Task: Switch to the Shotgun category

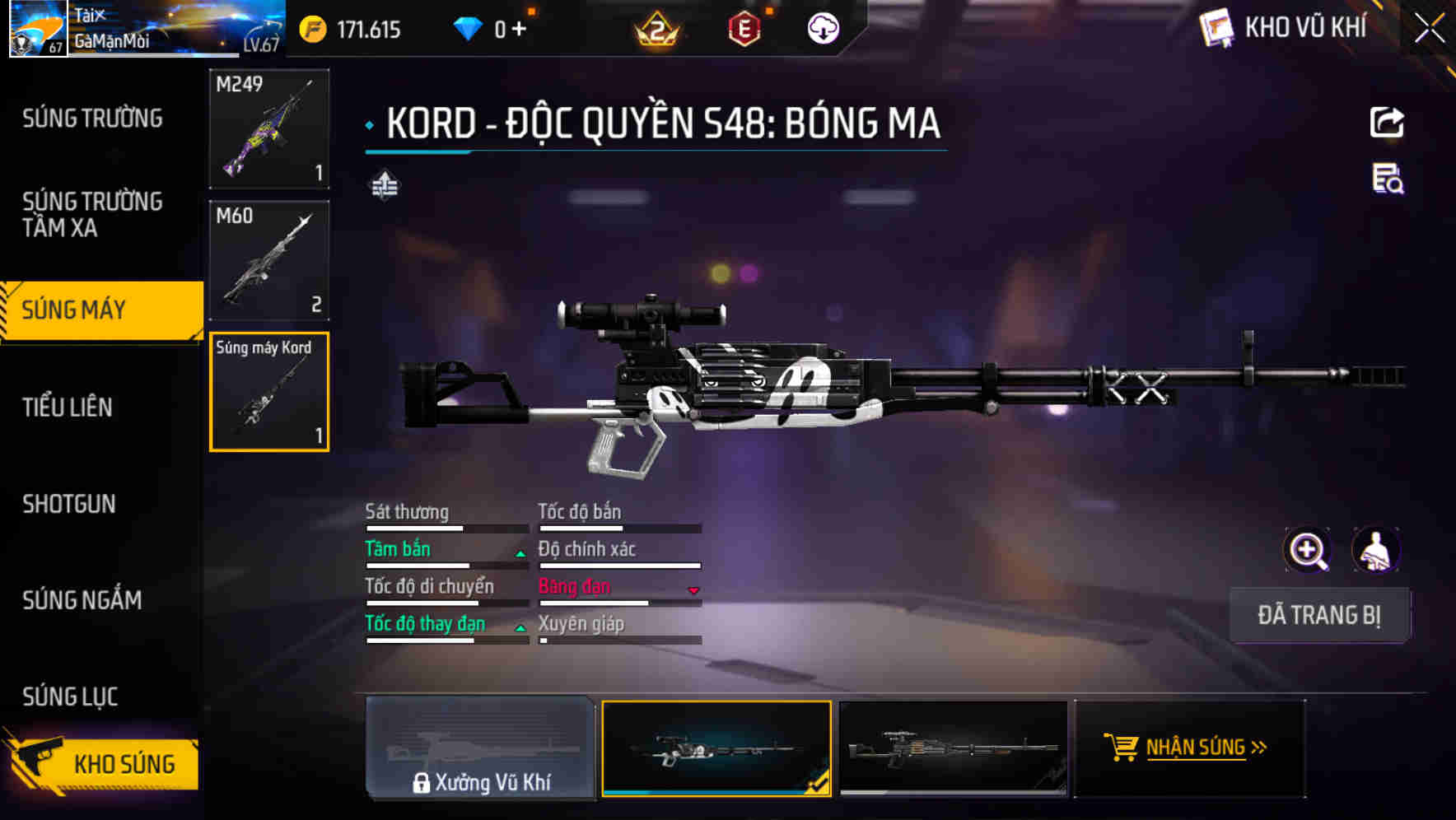Action: click(x=69, y=504)
